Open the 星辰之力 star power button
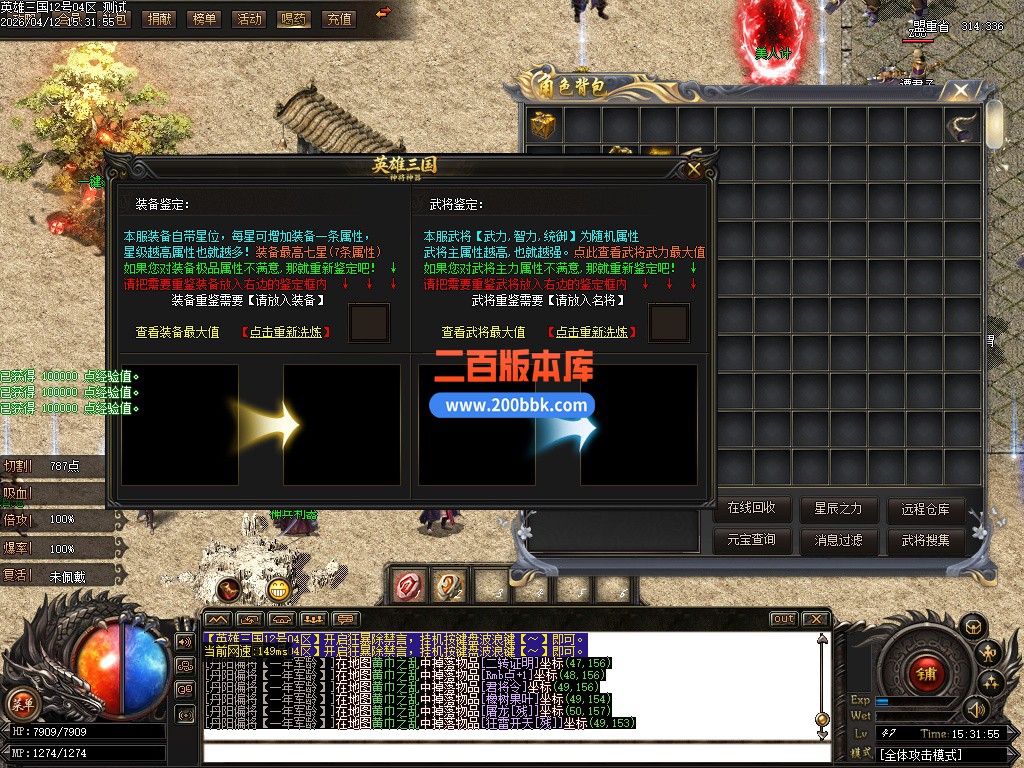The height and width of the screenshot is (768, 1024). click(x=838, y=508)
